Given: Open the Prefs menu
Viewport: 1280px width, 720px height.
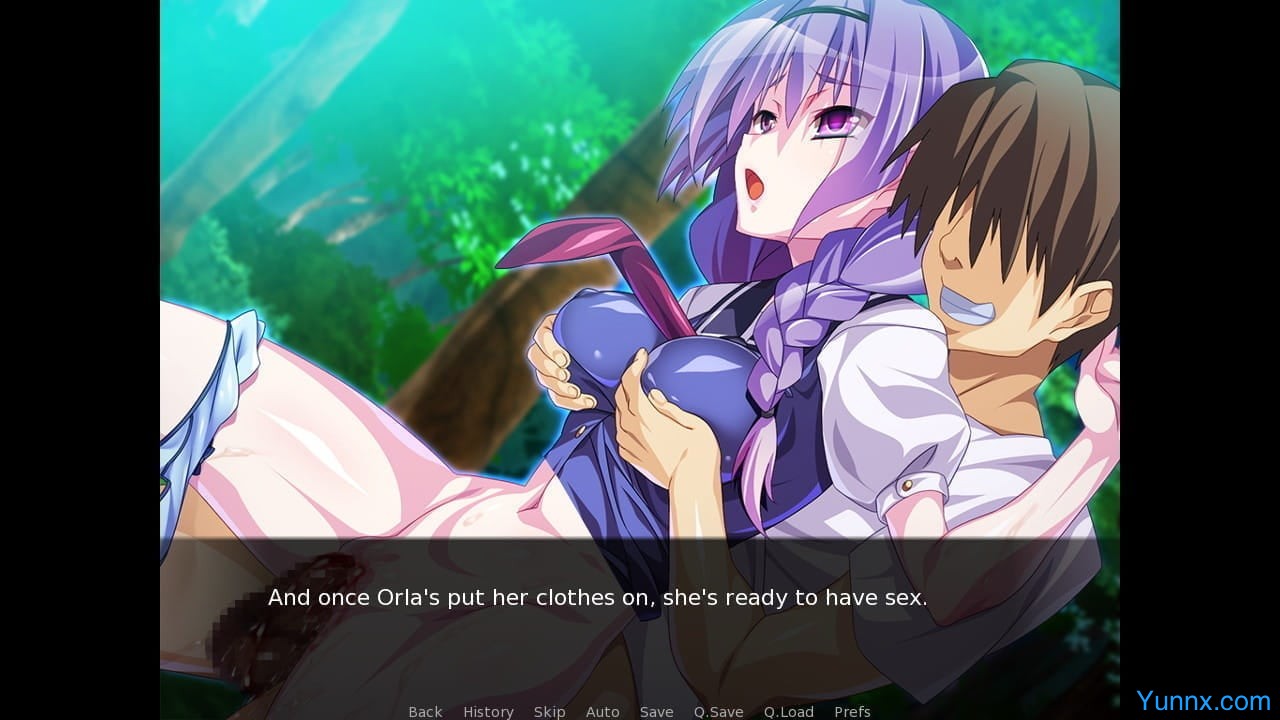Looking at the screenshot, I should pos(852,711).
